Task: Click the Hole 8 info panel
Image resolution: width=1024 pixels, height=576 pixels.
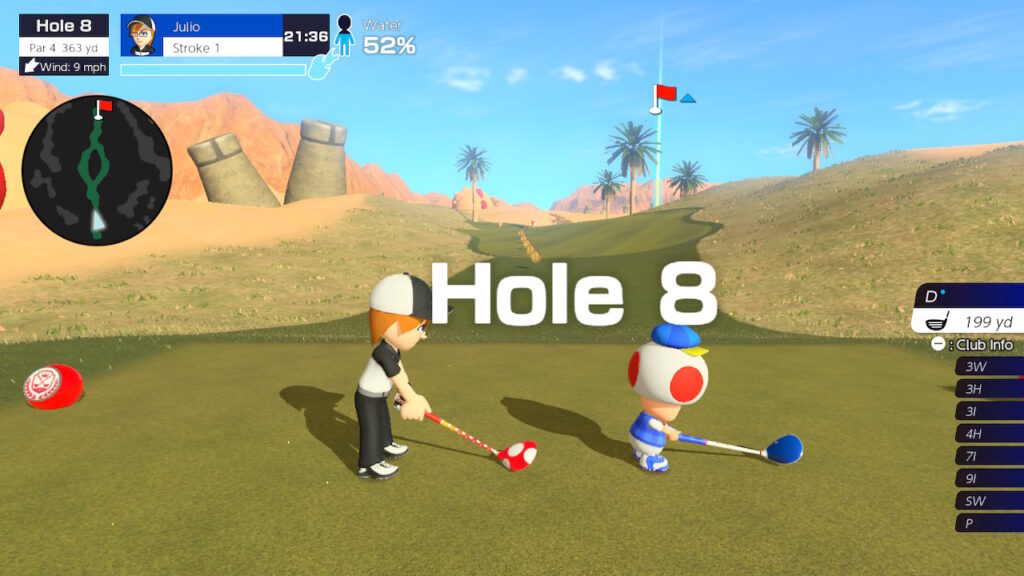Action: tap(64, 44)
